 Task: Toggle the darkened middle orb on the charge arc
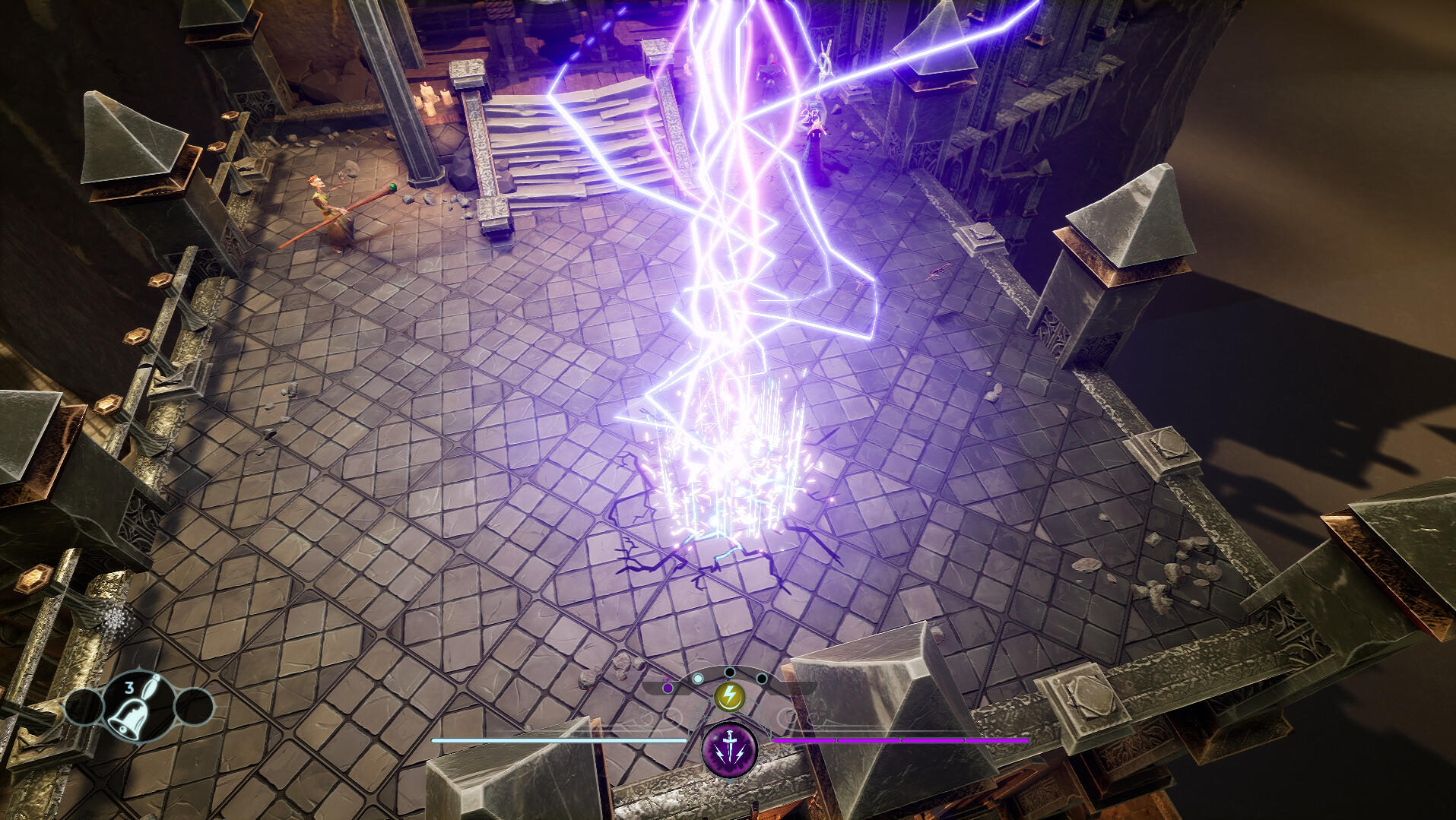tap(729, 673)
